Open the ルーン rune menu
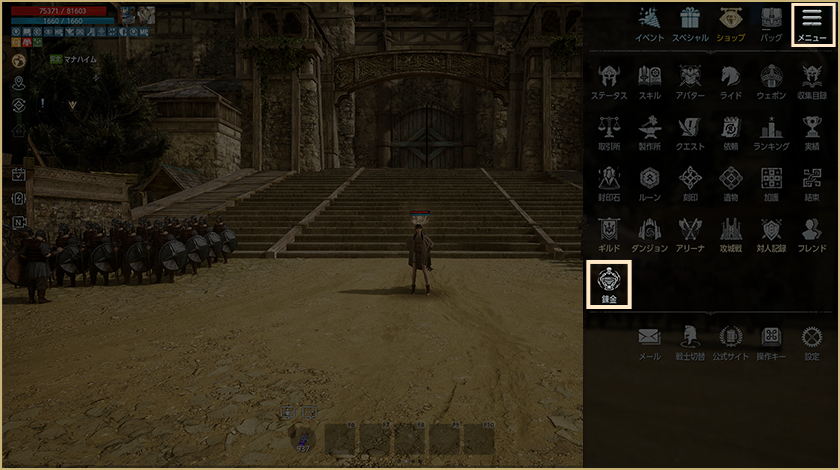 [649, 181]
